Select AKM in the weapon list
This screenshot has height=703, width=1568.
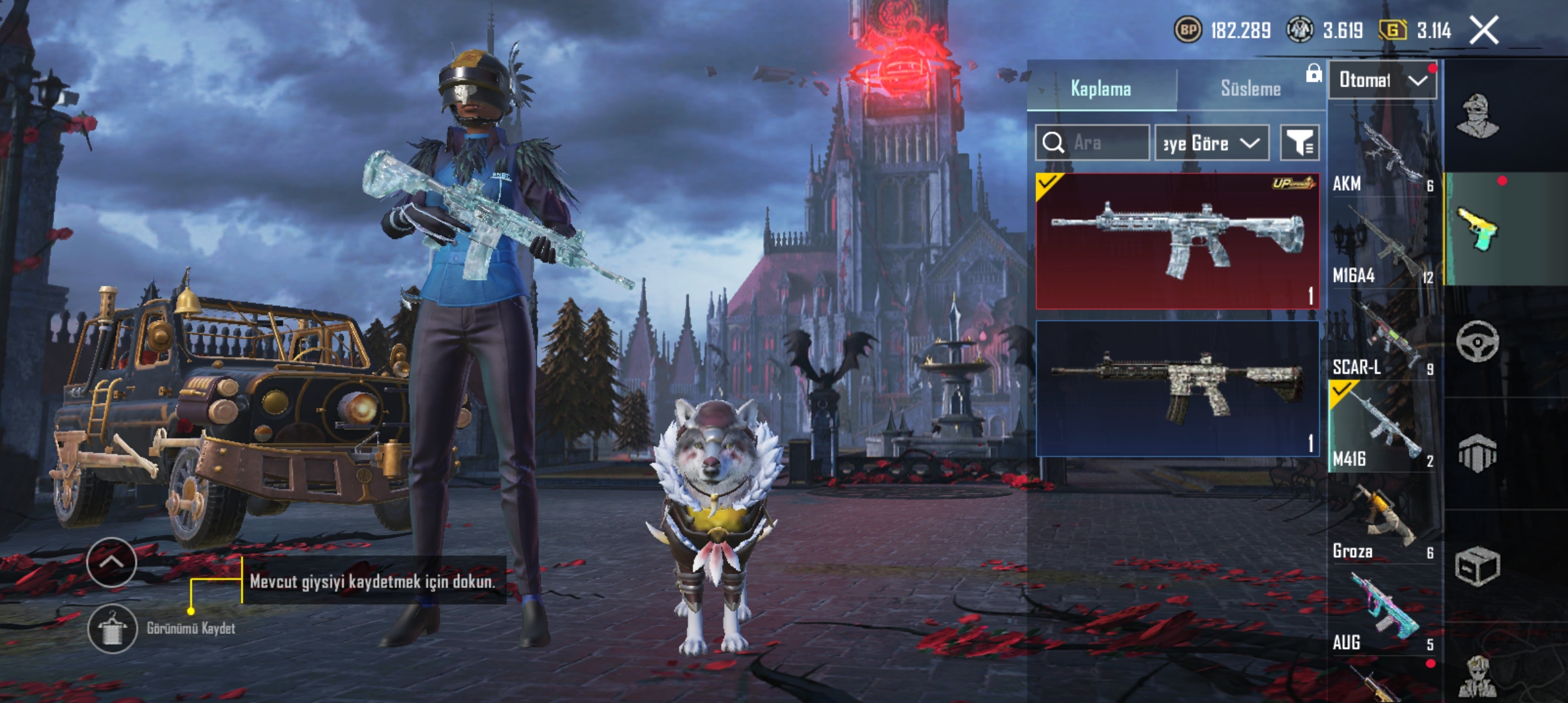pyautogui.click(x=1383, y=155)
